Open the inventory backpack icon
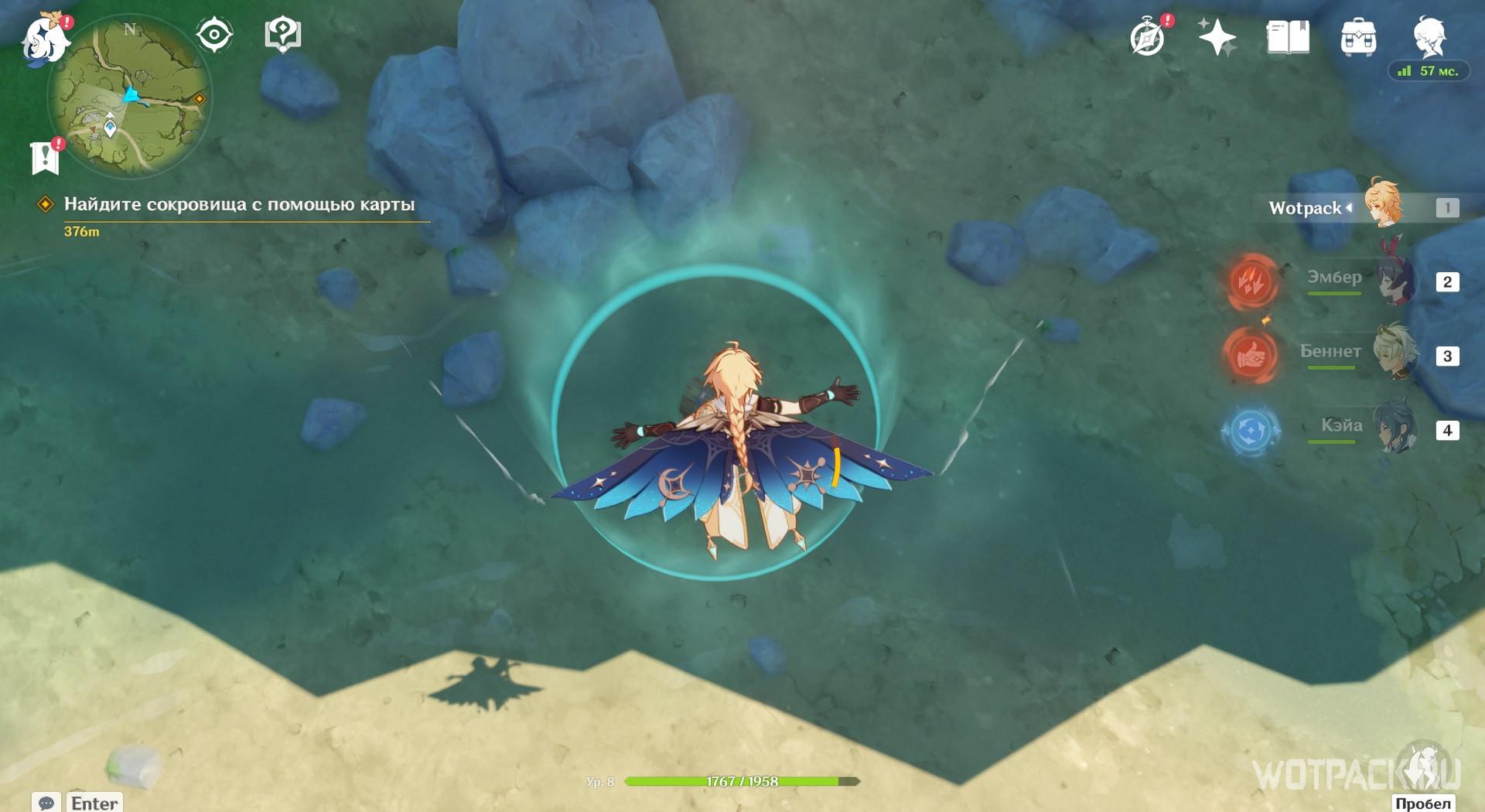The width and height of the screenshot is (1485, 812). [x=1358, y=37]
